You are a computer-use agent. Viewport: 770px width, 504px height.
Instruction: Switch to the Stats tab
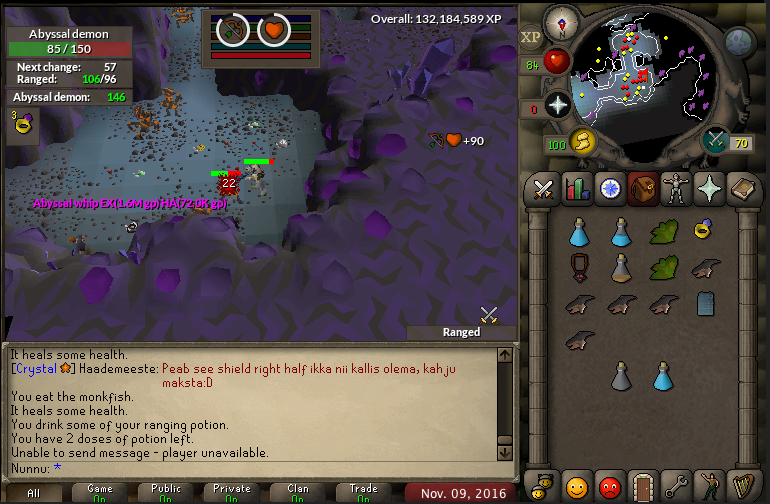[x=577, y=188]
